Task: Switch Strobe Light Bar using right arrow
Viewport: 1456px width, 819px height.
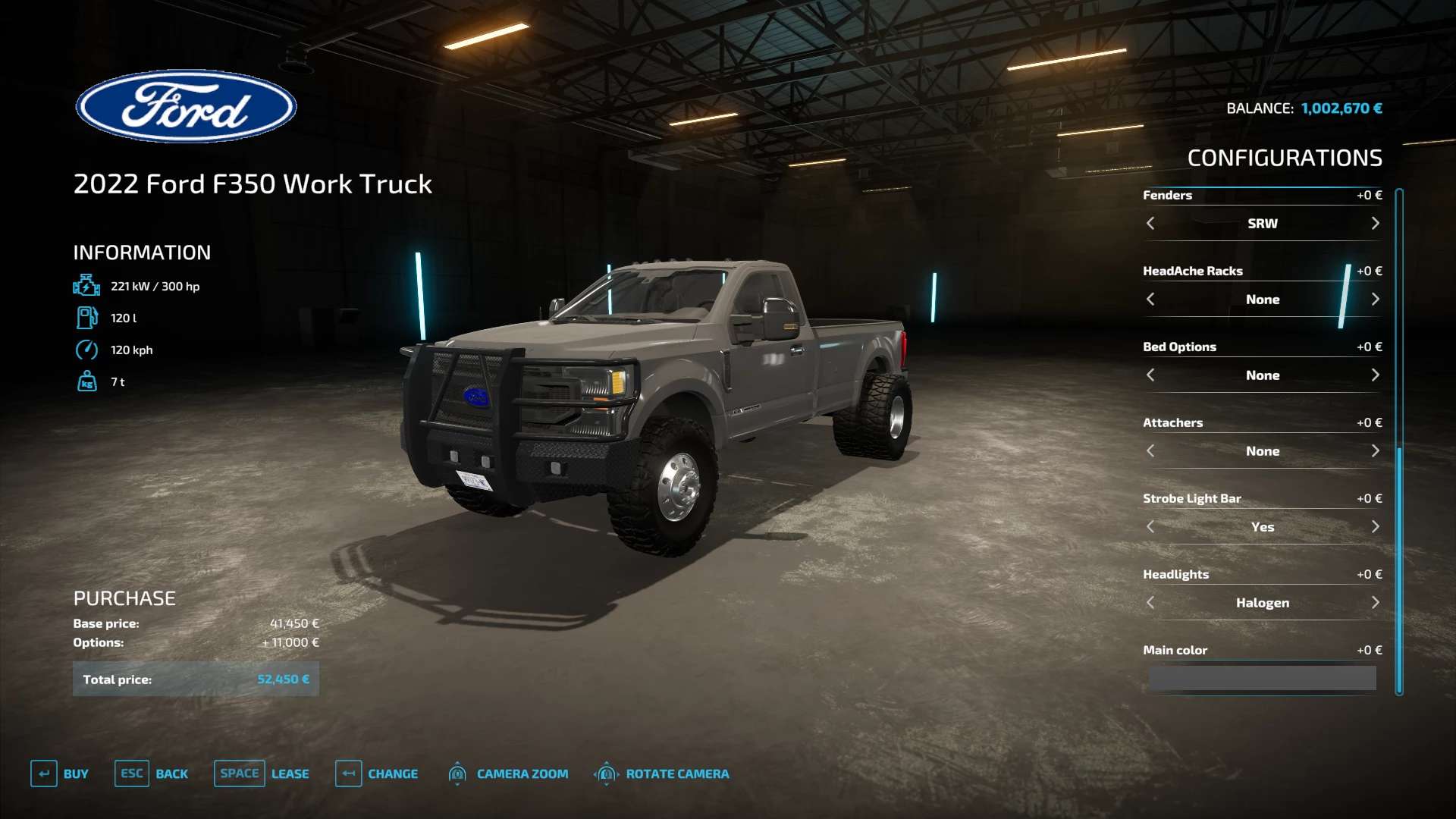Action: pyautogui.click(x=1375, y=527)
